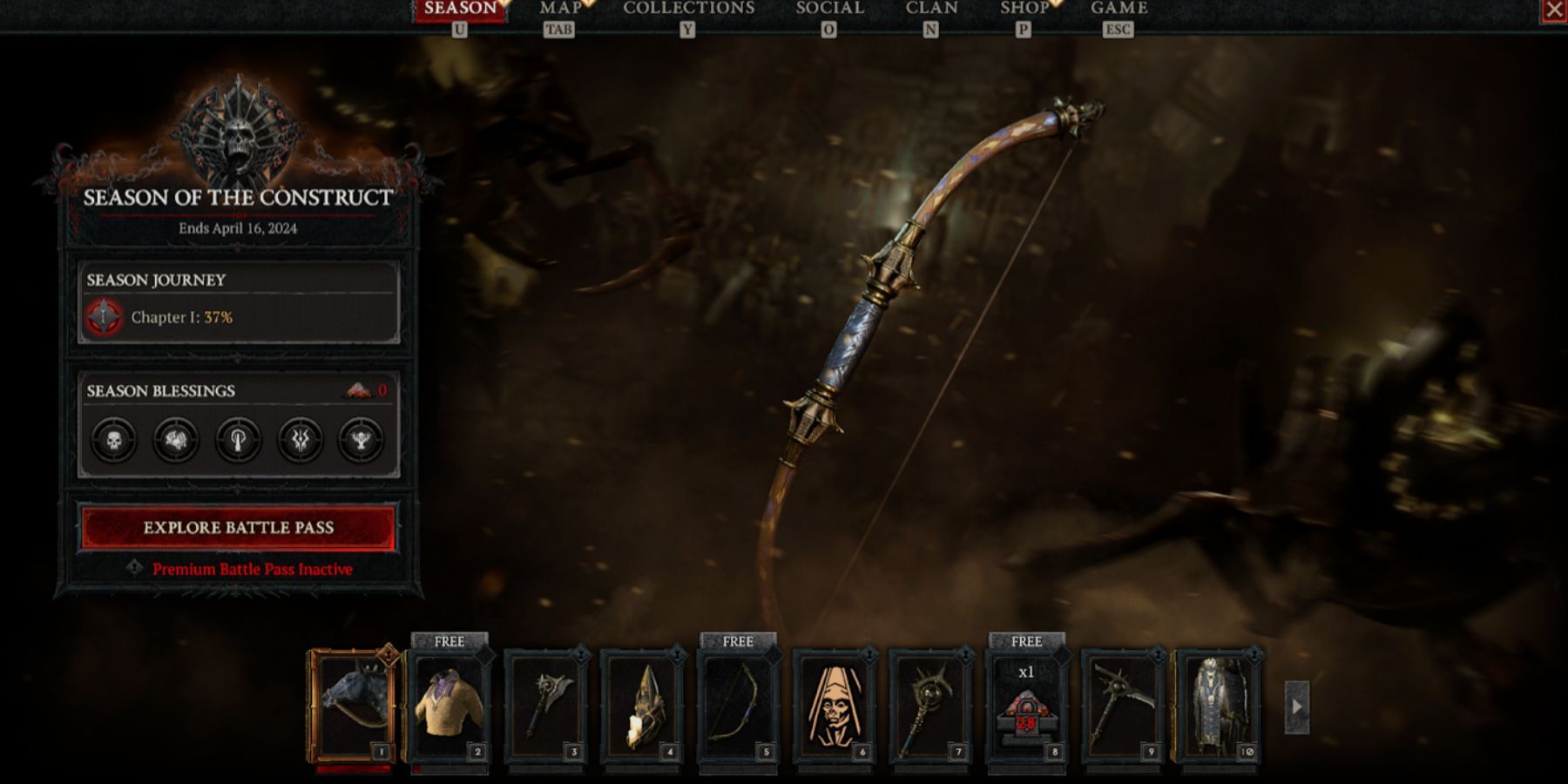Open the SHOP menu
This screenshot has width=1568, height=784.
1024,9
